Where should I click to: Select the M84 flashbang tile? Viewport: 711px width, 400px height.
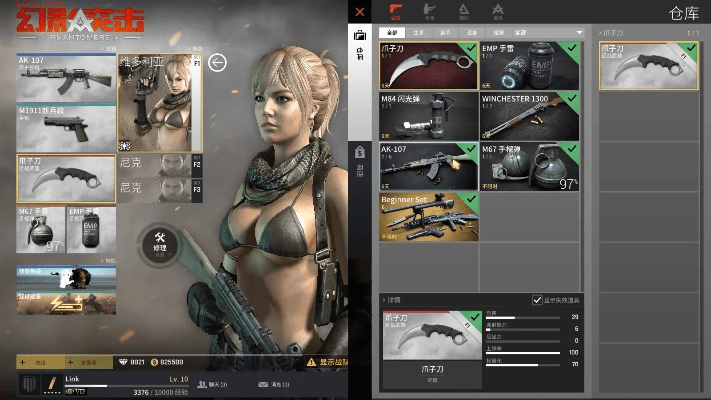pyautogui.click(x=429, y=115)
